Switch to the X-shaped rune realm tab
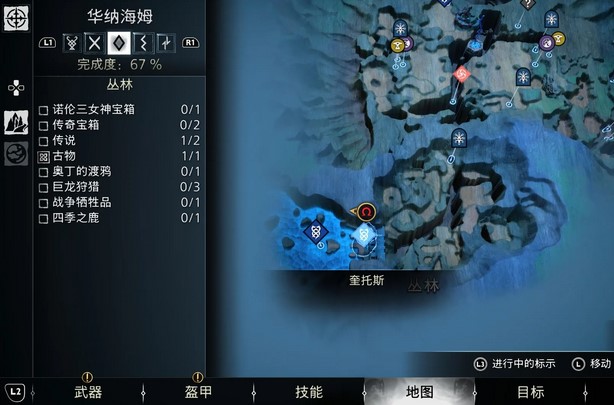Viewport: 614px width, 405px height. point(95,42)
